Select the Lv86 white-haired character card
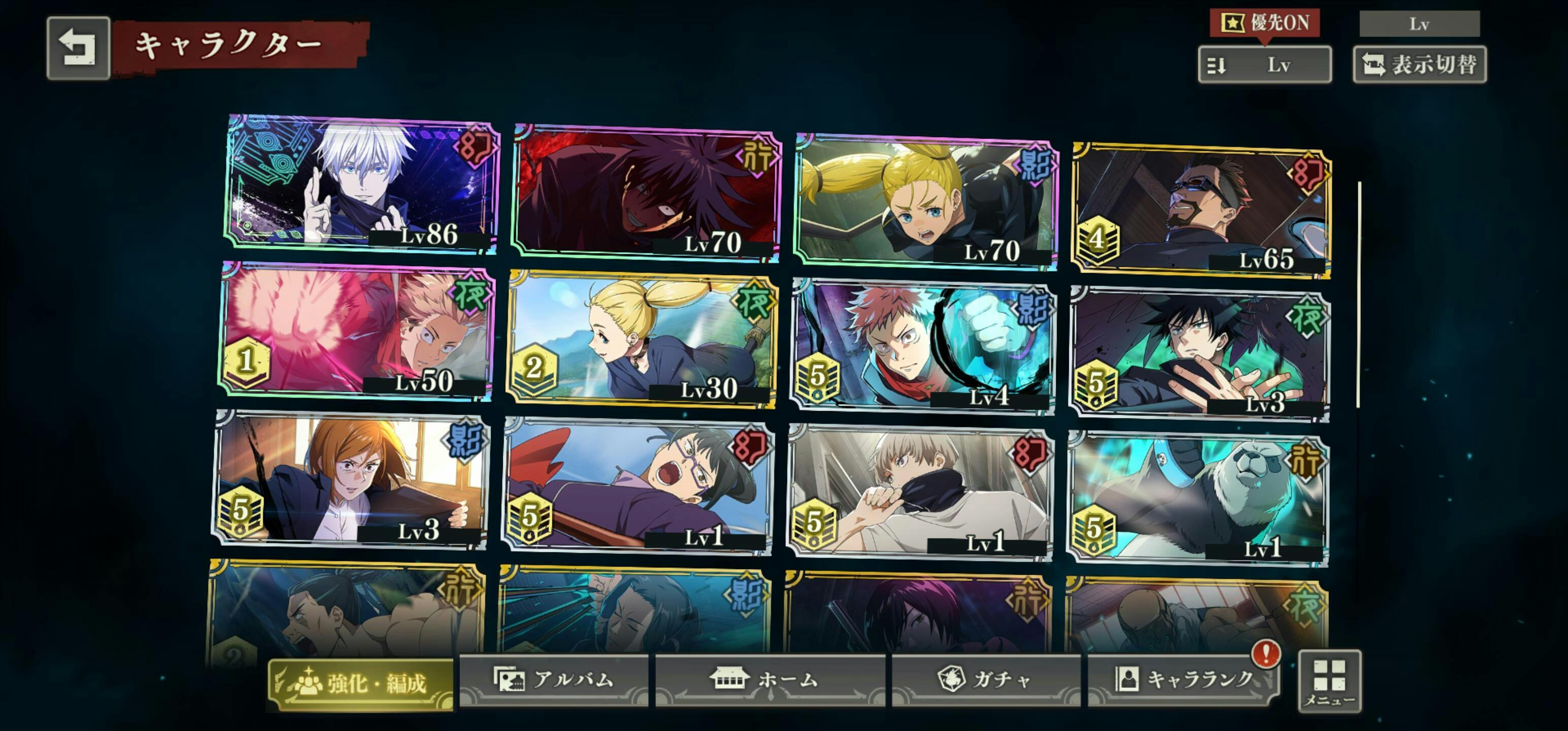1568x731 pixels. pos(363,183)
